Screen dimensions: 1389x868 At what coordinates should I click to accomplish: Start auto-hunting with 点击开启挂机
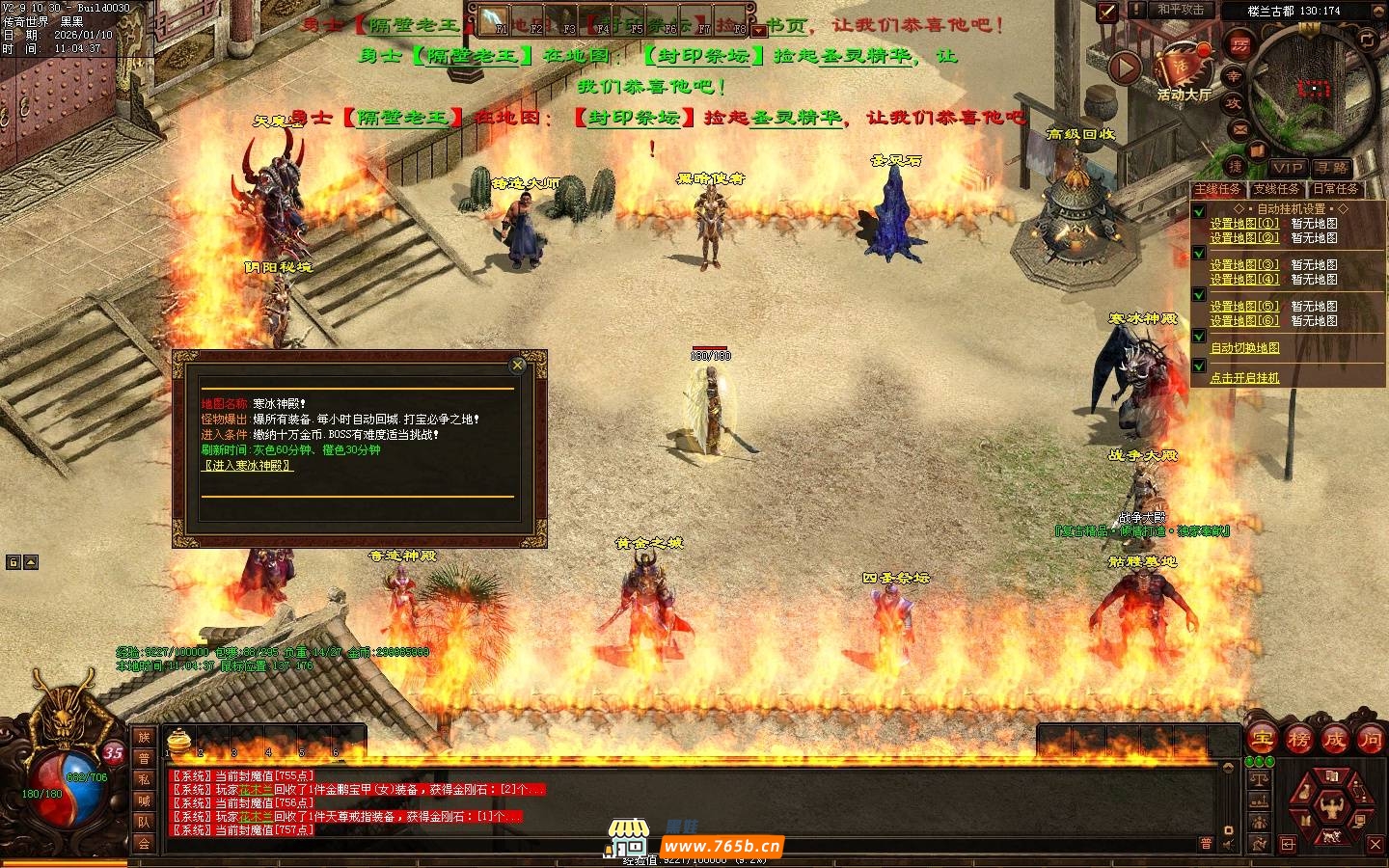[1245, 378]
